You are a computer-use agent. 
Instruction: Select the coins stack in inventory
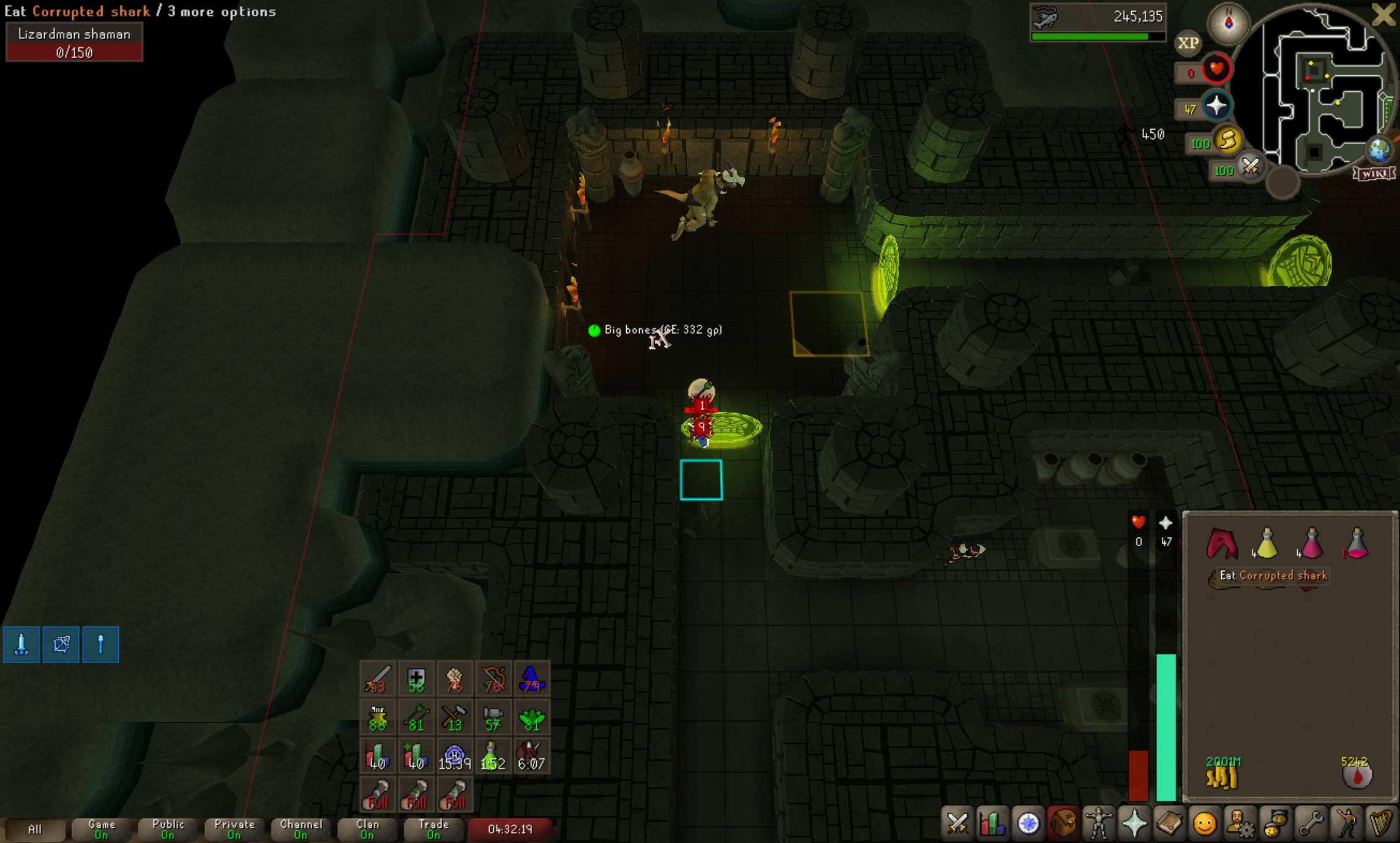(1222, 776)
